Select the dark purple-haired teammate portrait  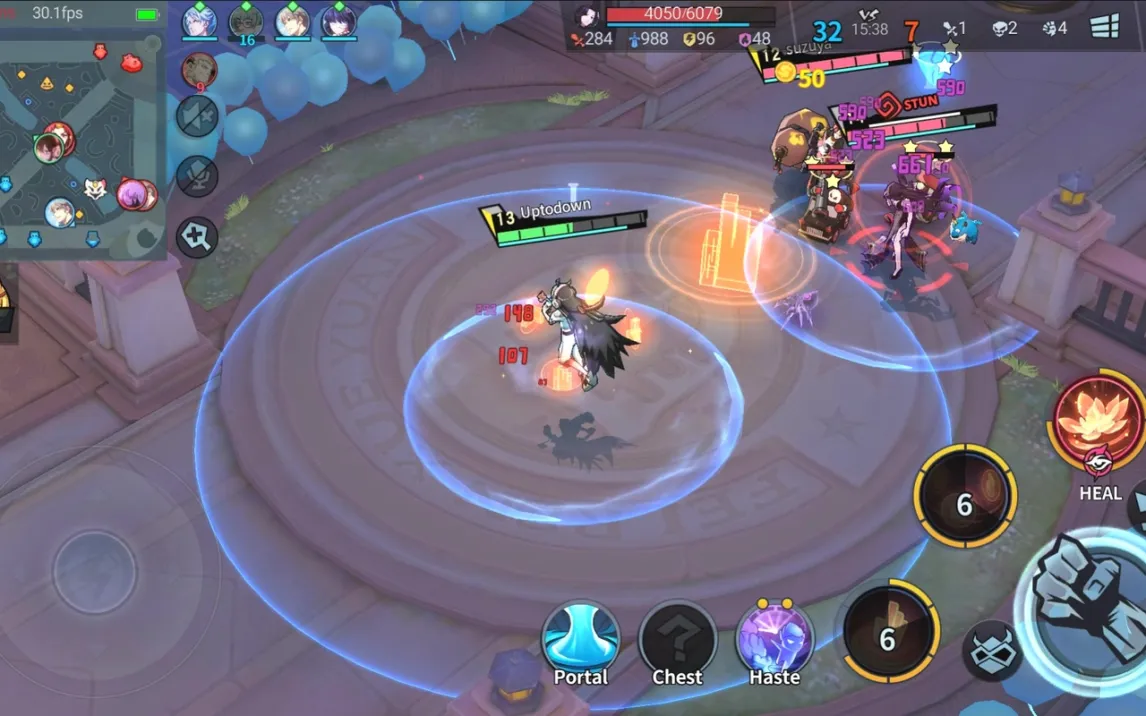tap(338, 21)
